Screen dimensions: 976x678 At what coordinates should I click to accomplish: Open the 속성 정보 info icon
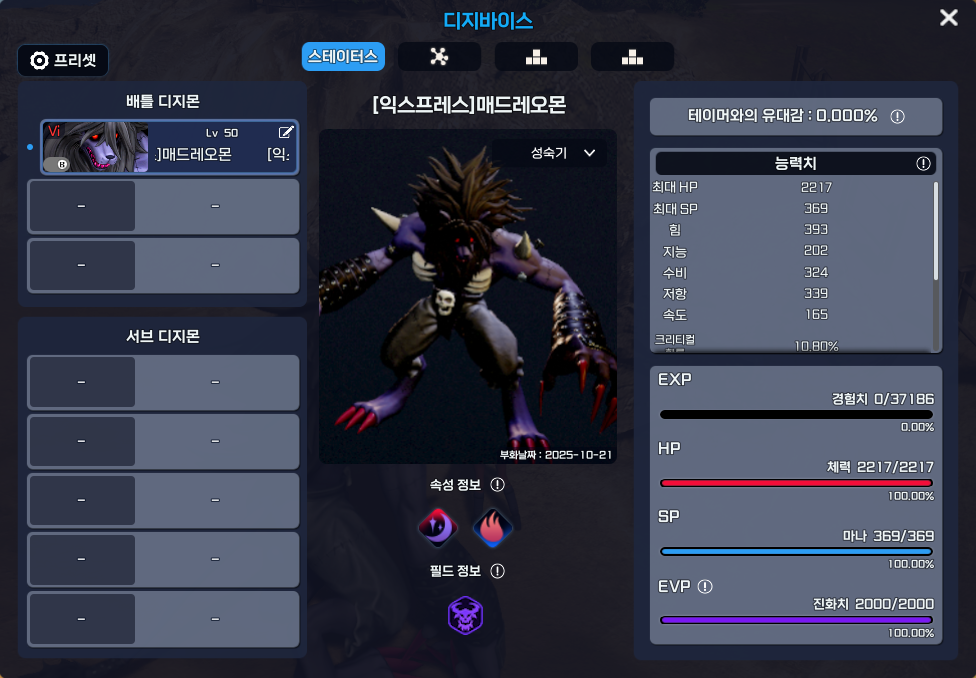point(497,485)
